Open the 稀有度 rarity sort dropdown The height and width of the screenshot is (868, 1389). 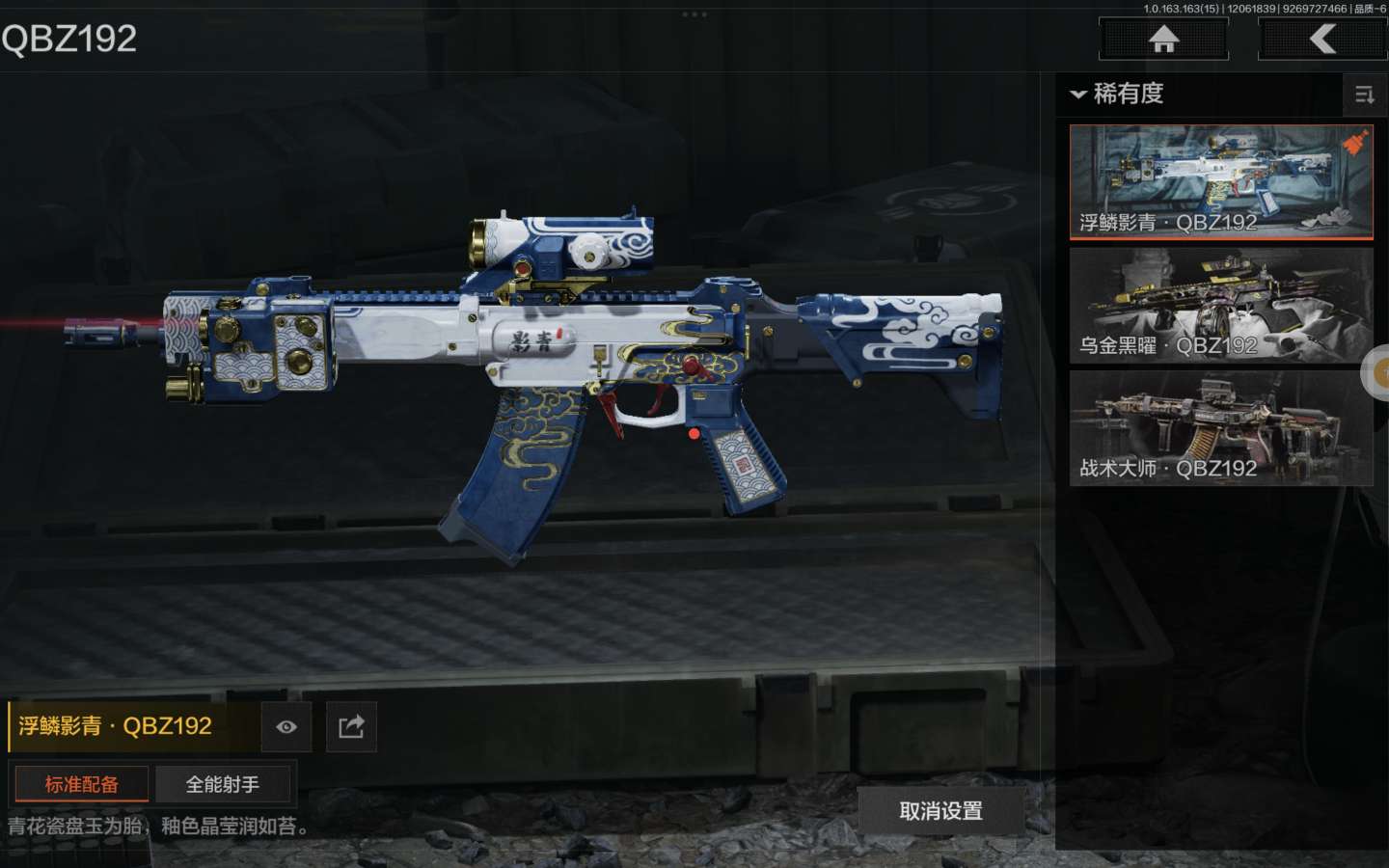[1118, 94]
